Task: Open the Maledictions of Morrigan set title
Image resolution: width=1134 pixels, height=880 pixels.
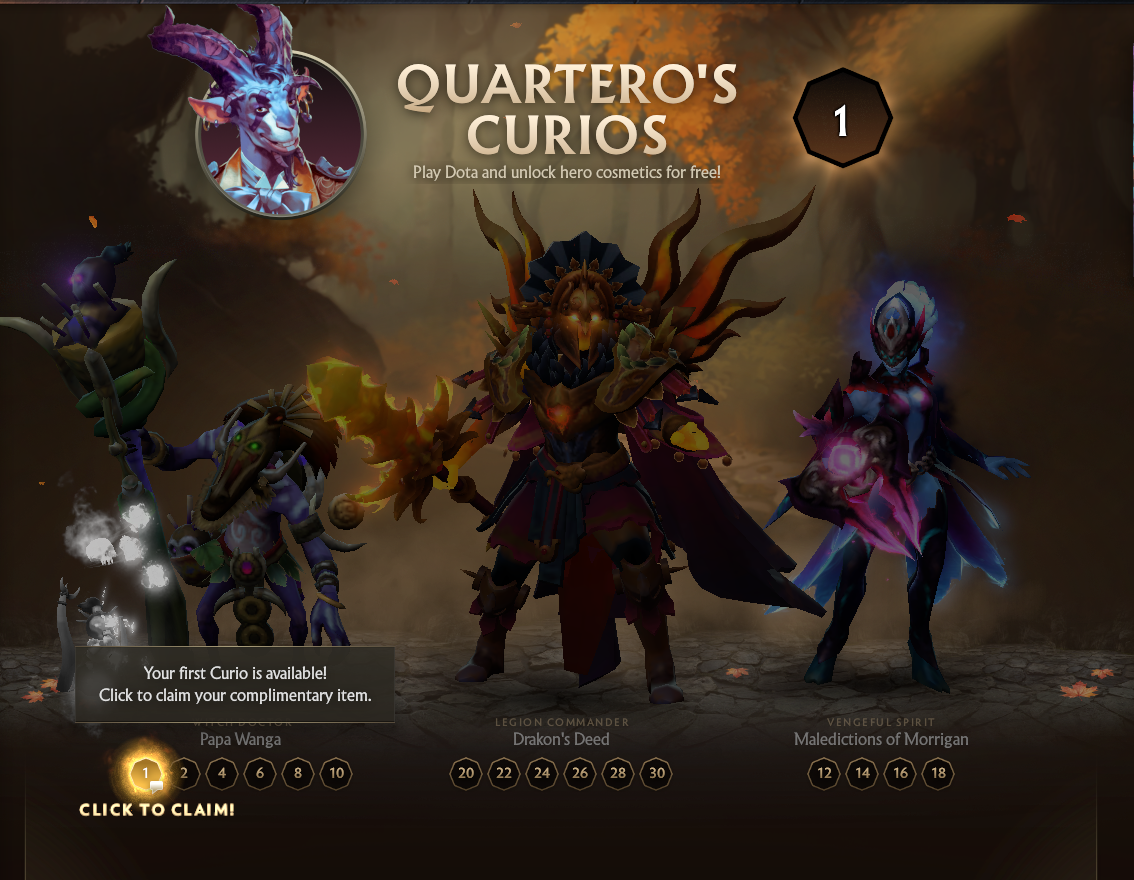Action: pos(881,739)
